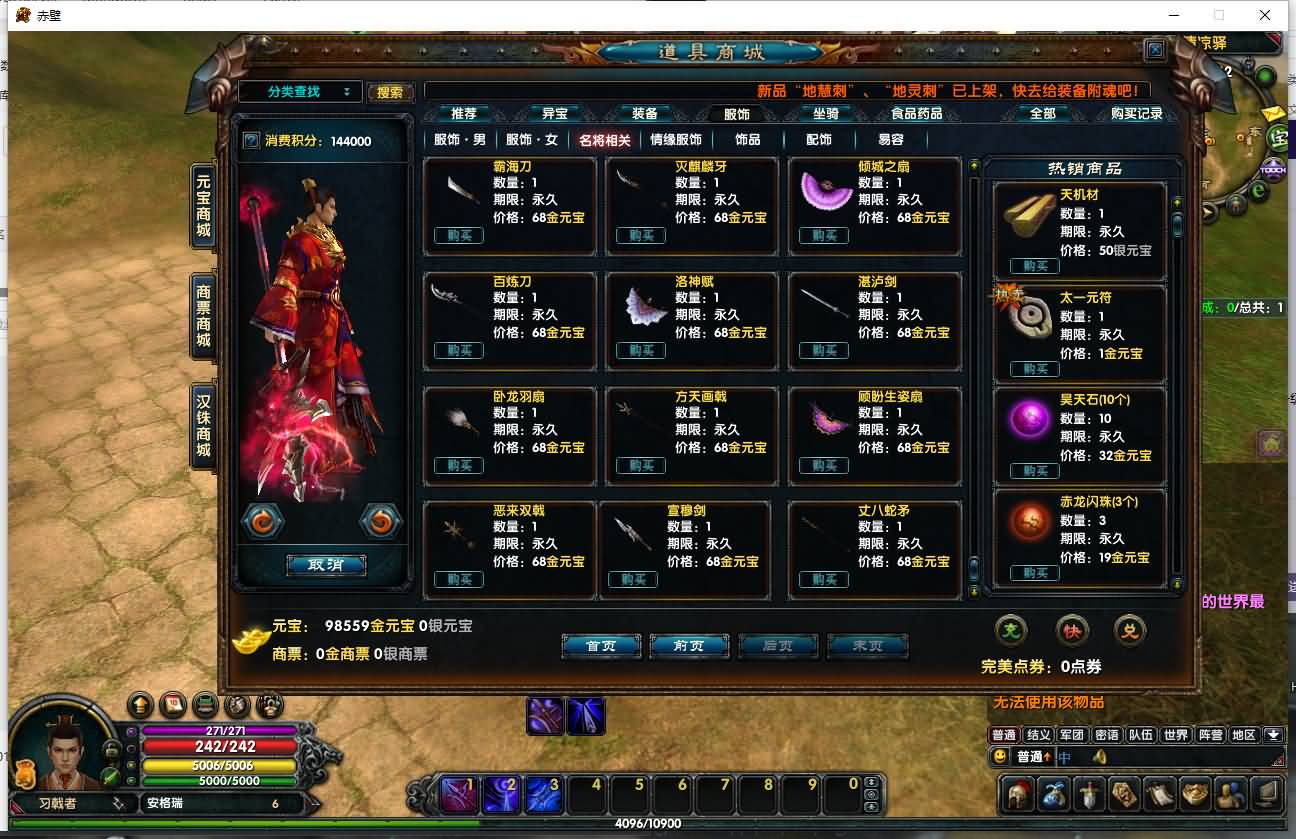1296x839 pixels.
Task: Close the game window
Action: pyautogui.click(x=1265, y=15)
